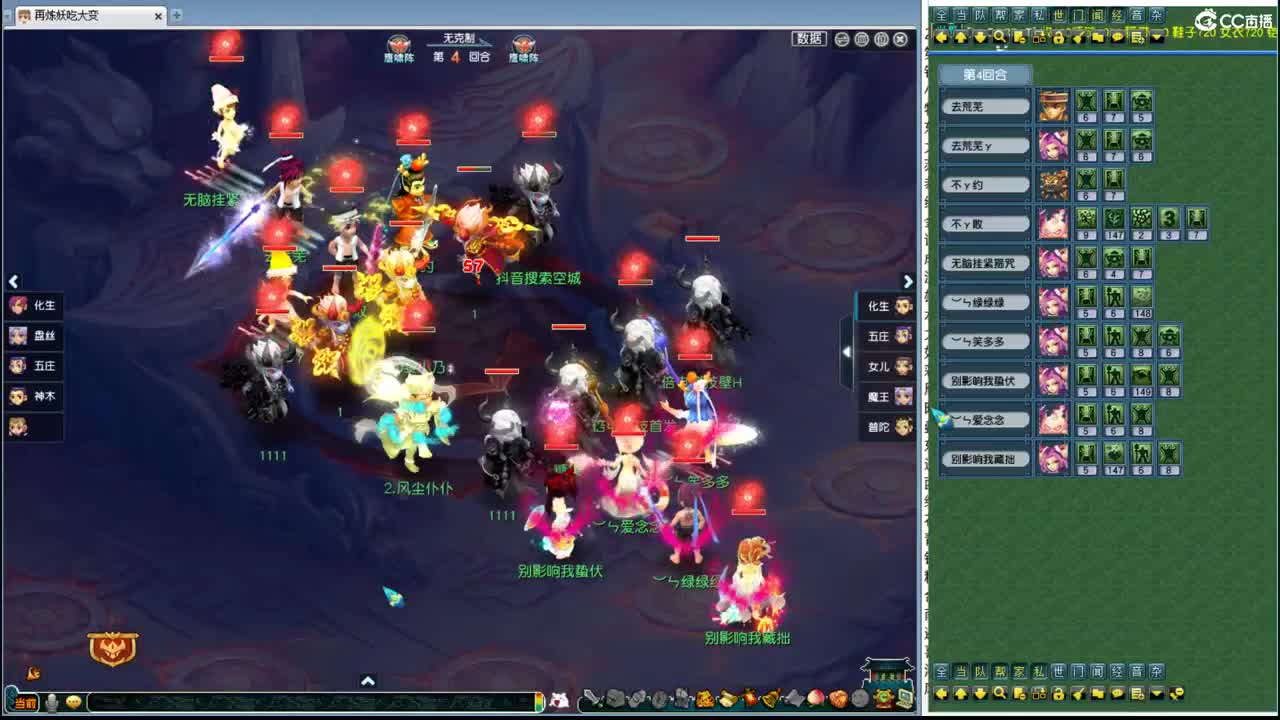Click the flame skill icon in 不丫约's row

click(1055, 186)
